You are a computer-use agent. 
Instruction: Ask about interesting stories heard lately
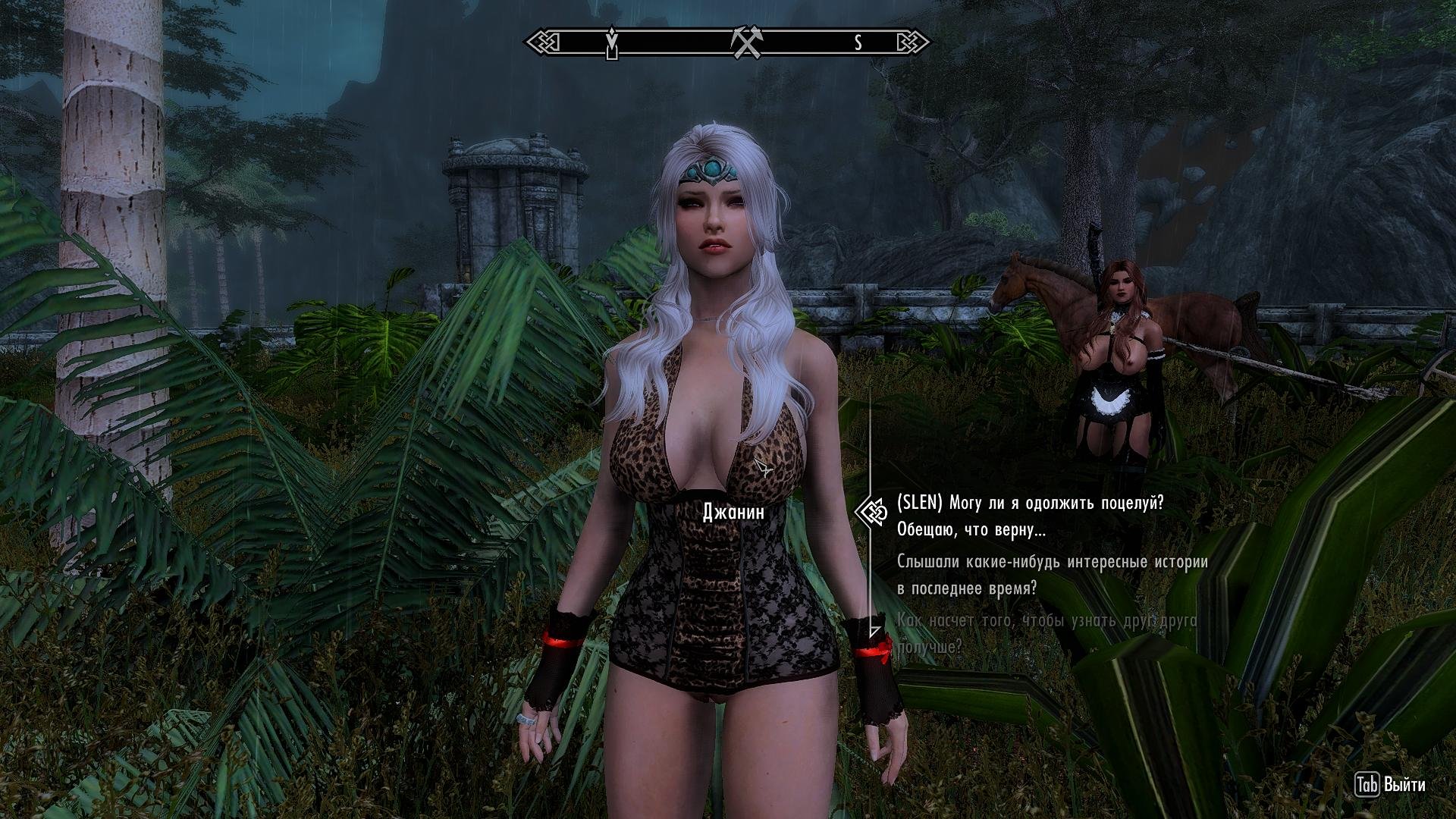1051,575
